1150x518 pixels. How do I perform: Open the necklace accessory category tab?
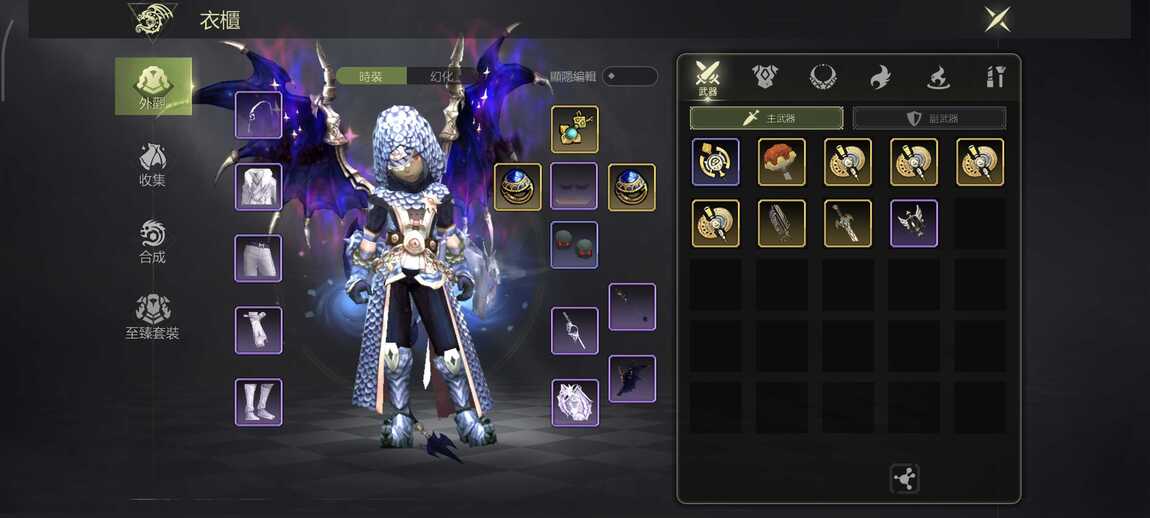[x=823, y=76]
